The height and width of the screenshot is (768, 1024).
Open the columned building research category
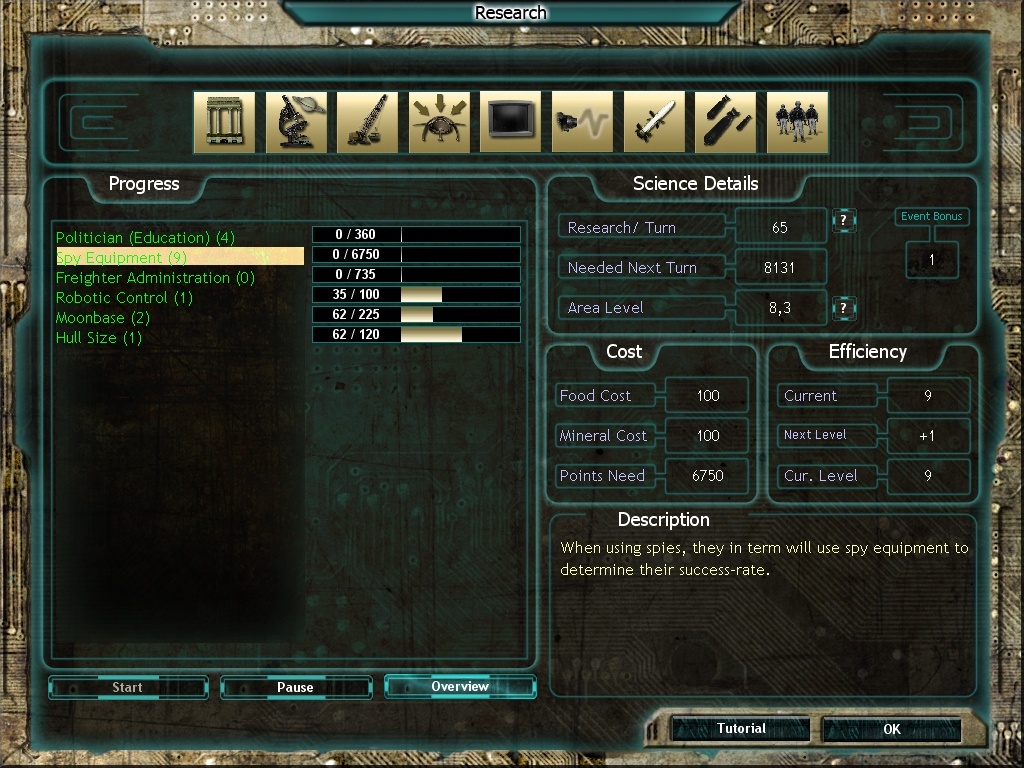point(224,122)
